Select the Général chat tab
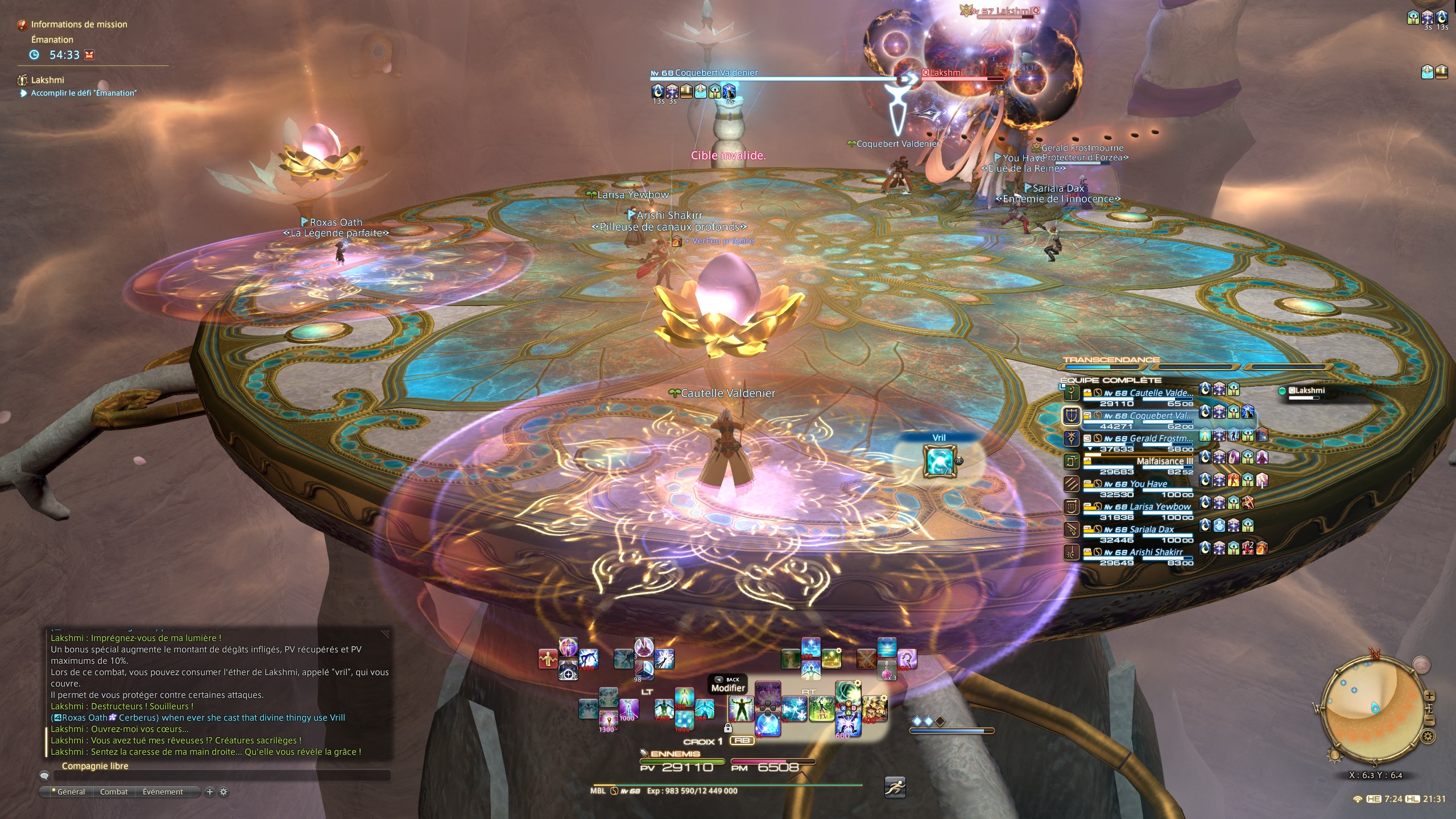The height and width of the screenshot is (819, 1456). (x=71, y=792)
